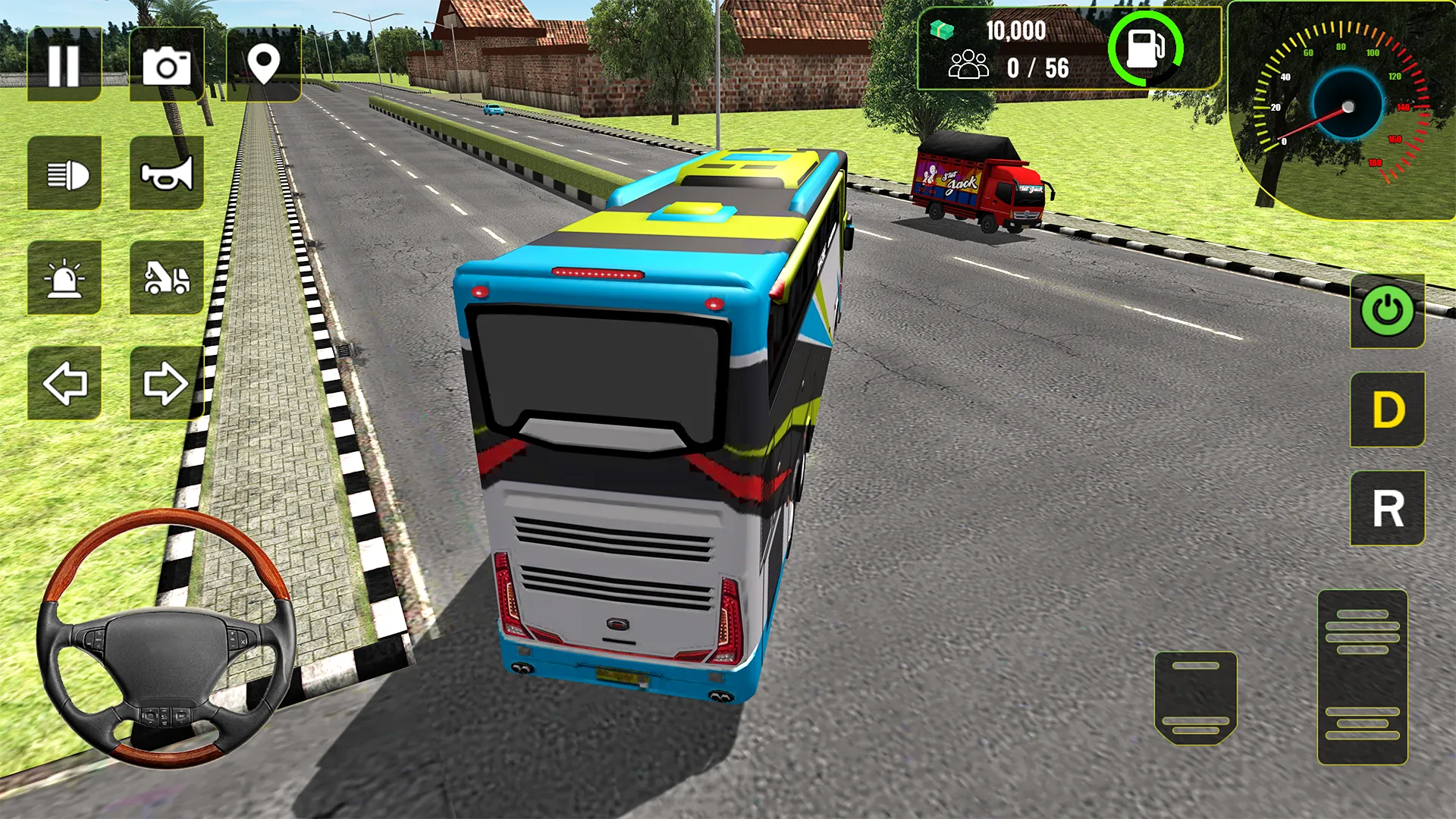Viewport: 1456px width, 819px height.
Task: Take a screenshot with the camera icon
Action: pos(168,64)
